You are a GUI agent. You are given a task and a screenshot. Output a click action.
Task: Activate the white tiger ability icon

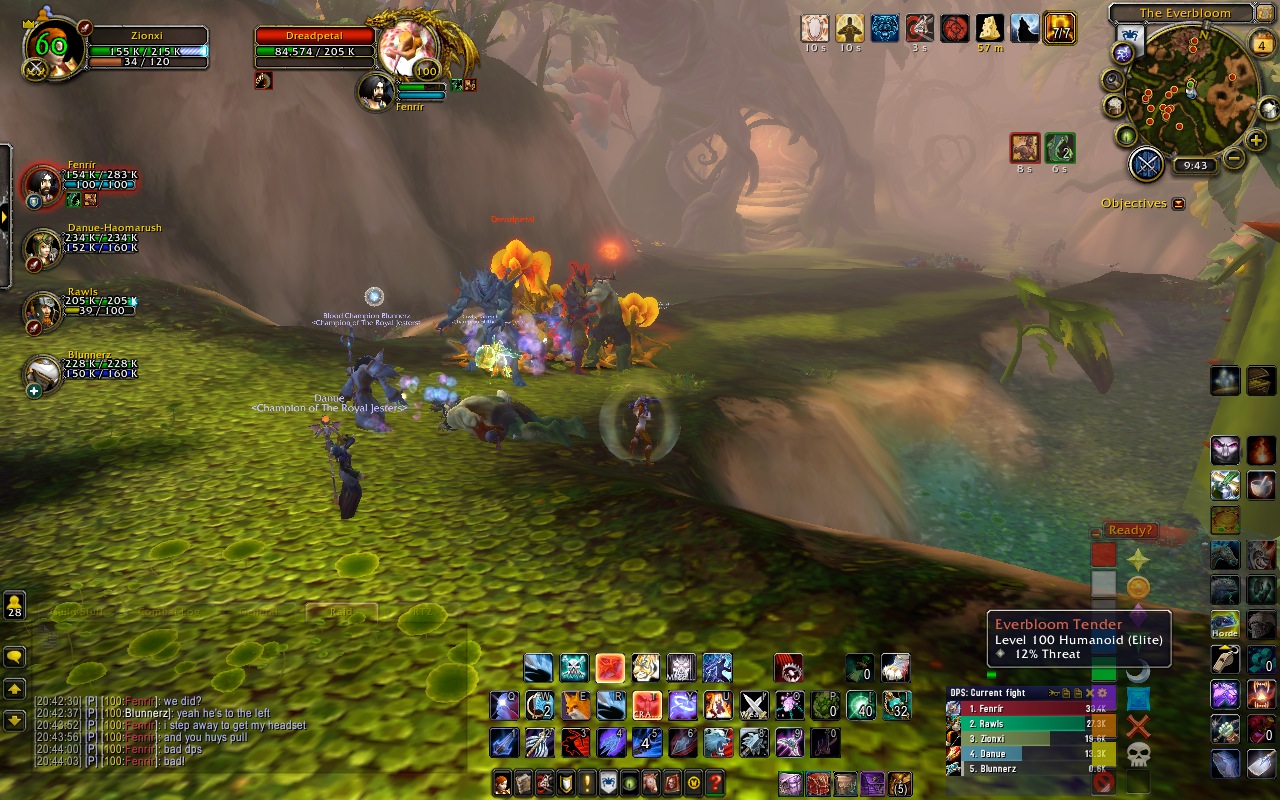[x=645, y=667]
